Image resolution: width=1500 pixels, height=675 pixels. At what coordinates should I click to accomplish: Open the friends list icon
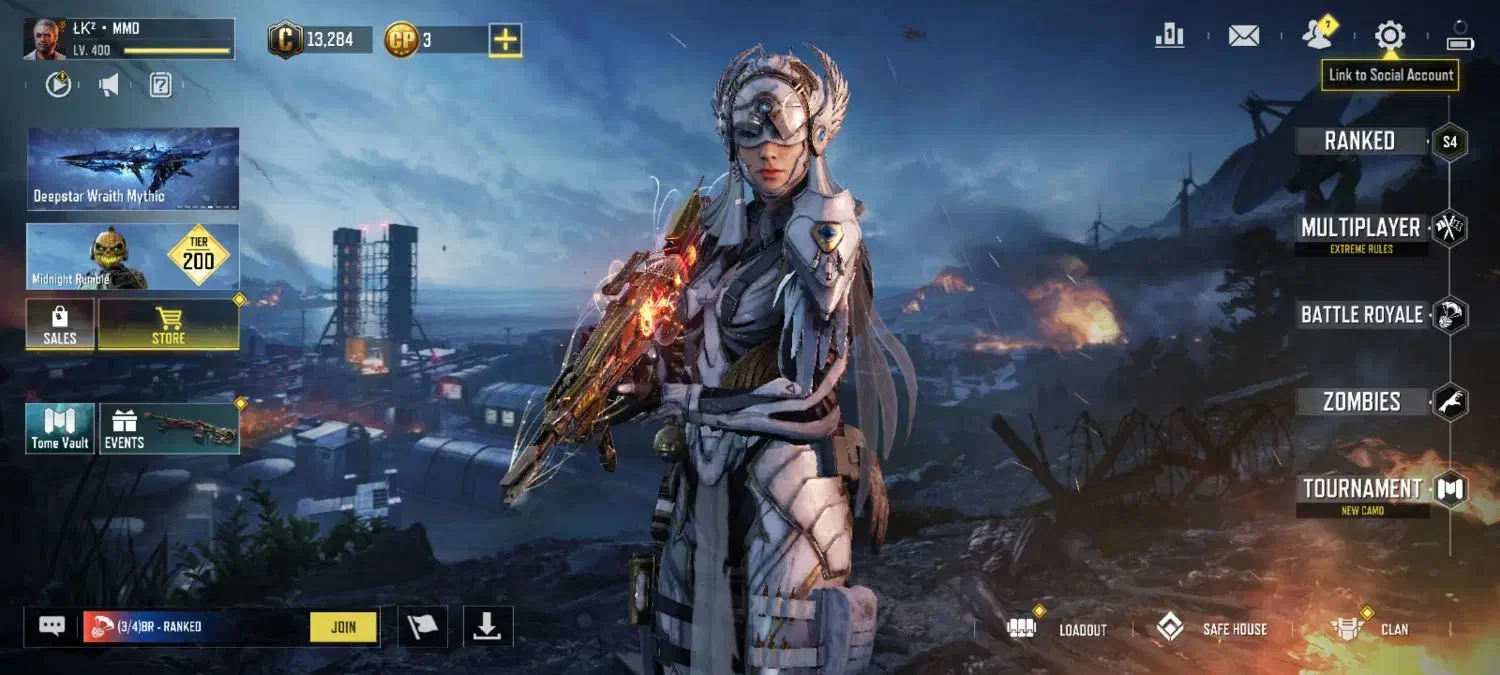1318,36
